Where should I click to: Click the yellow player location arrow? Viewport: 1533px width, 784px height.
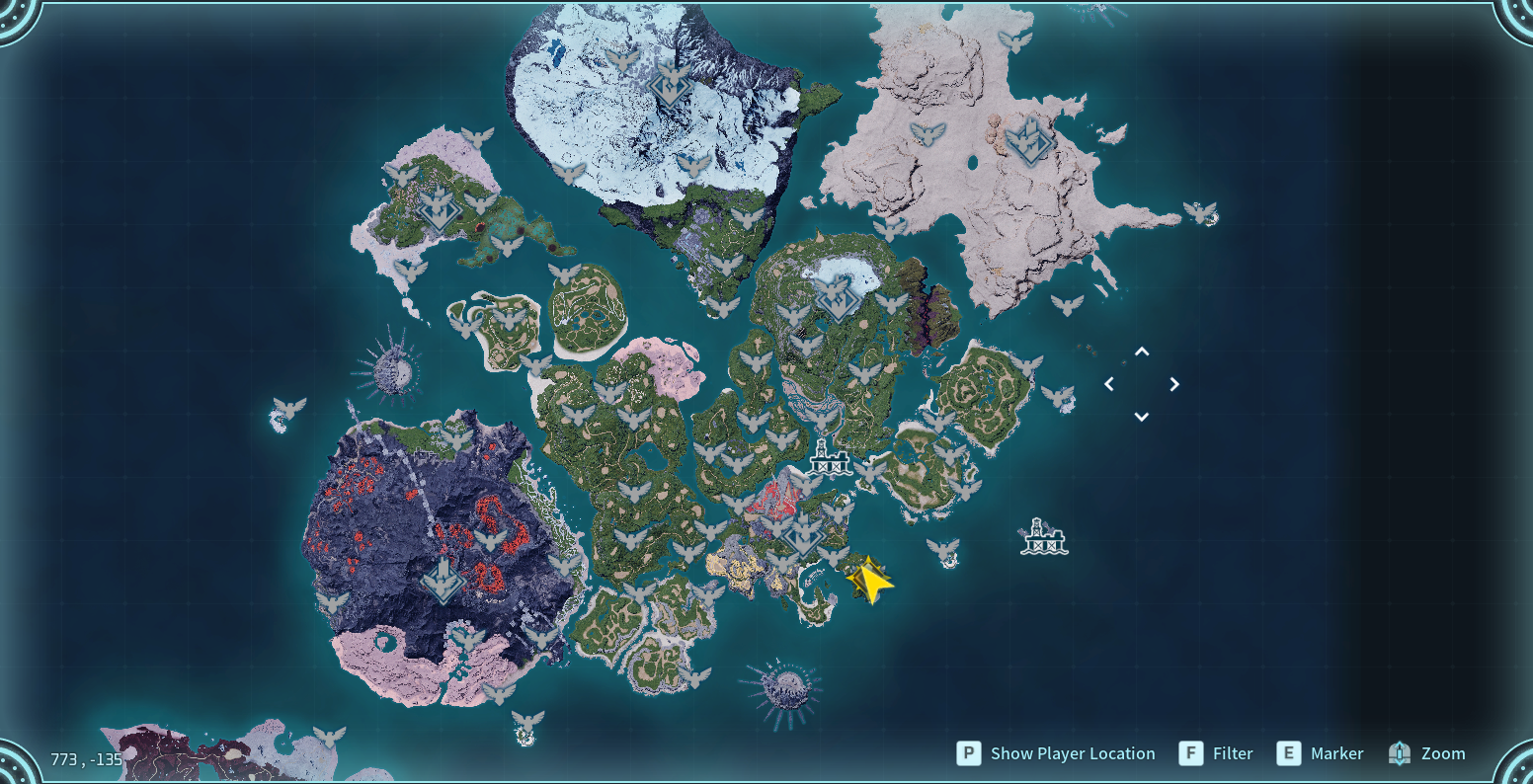870,580
